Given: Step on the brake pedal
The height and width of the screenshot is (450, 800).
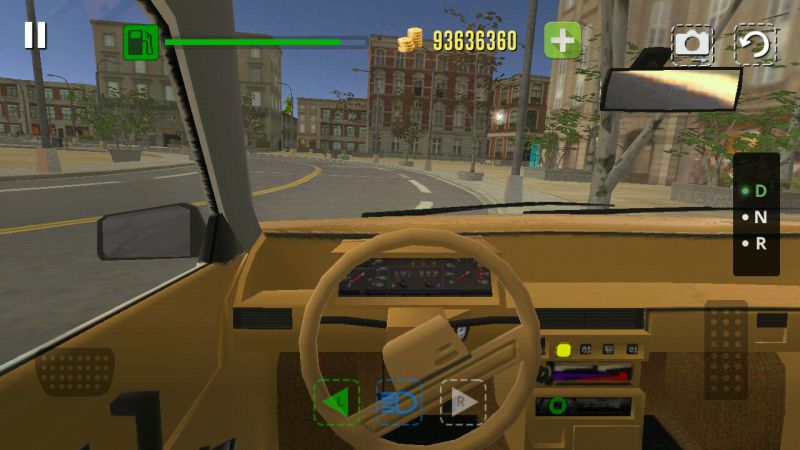Looking at the screenshot, I should [x=75, y=372].
